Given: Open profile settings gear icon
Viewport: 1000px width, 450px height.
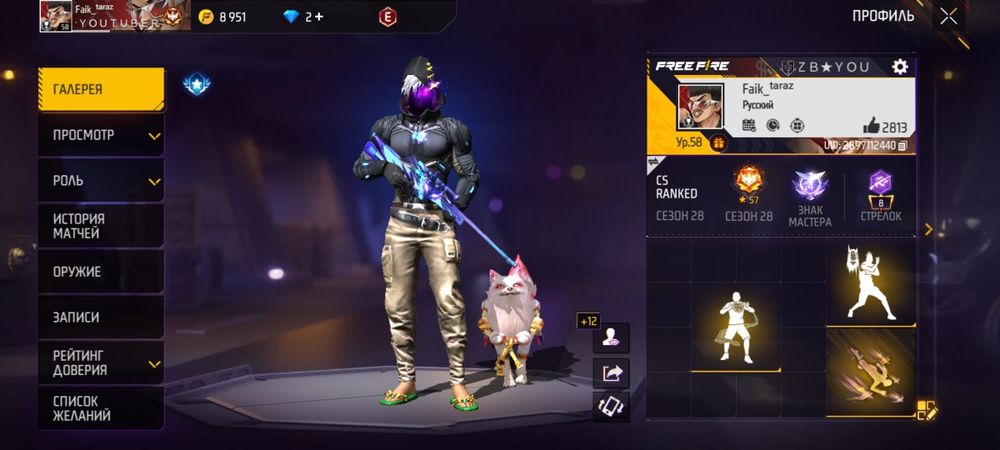Looking at the screenshot, I should tap(900, 67).
